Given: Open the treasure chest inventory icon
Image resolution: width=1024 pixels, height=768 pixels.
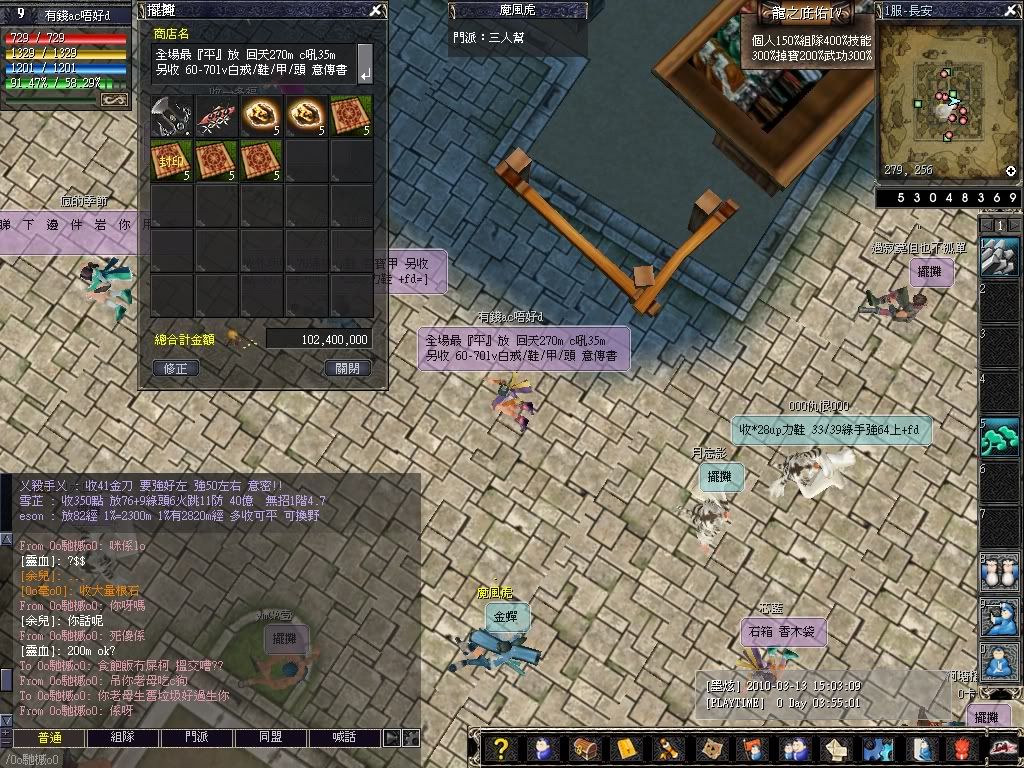Looking at the screenshot, I should (x=583, y=749).
